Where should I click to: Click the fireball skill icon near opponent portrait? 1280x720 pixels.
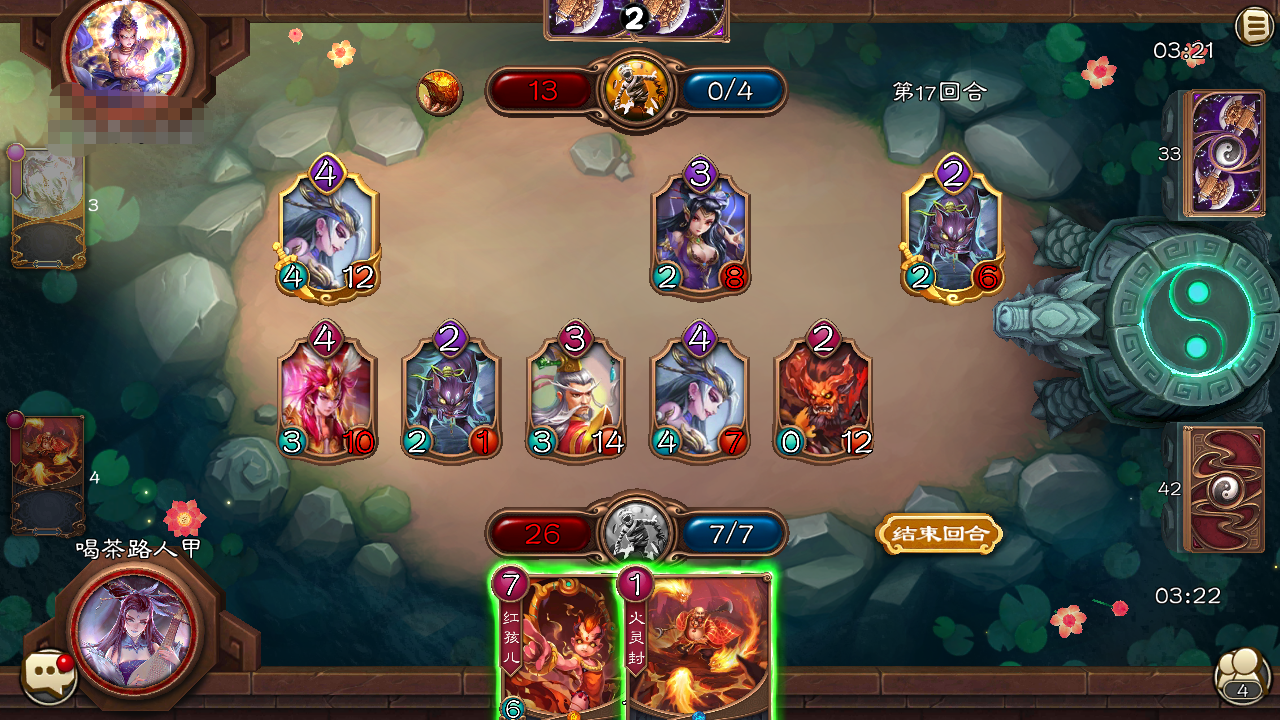point(440,91)
